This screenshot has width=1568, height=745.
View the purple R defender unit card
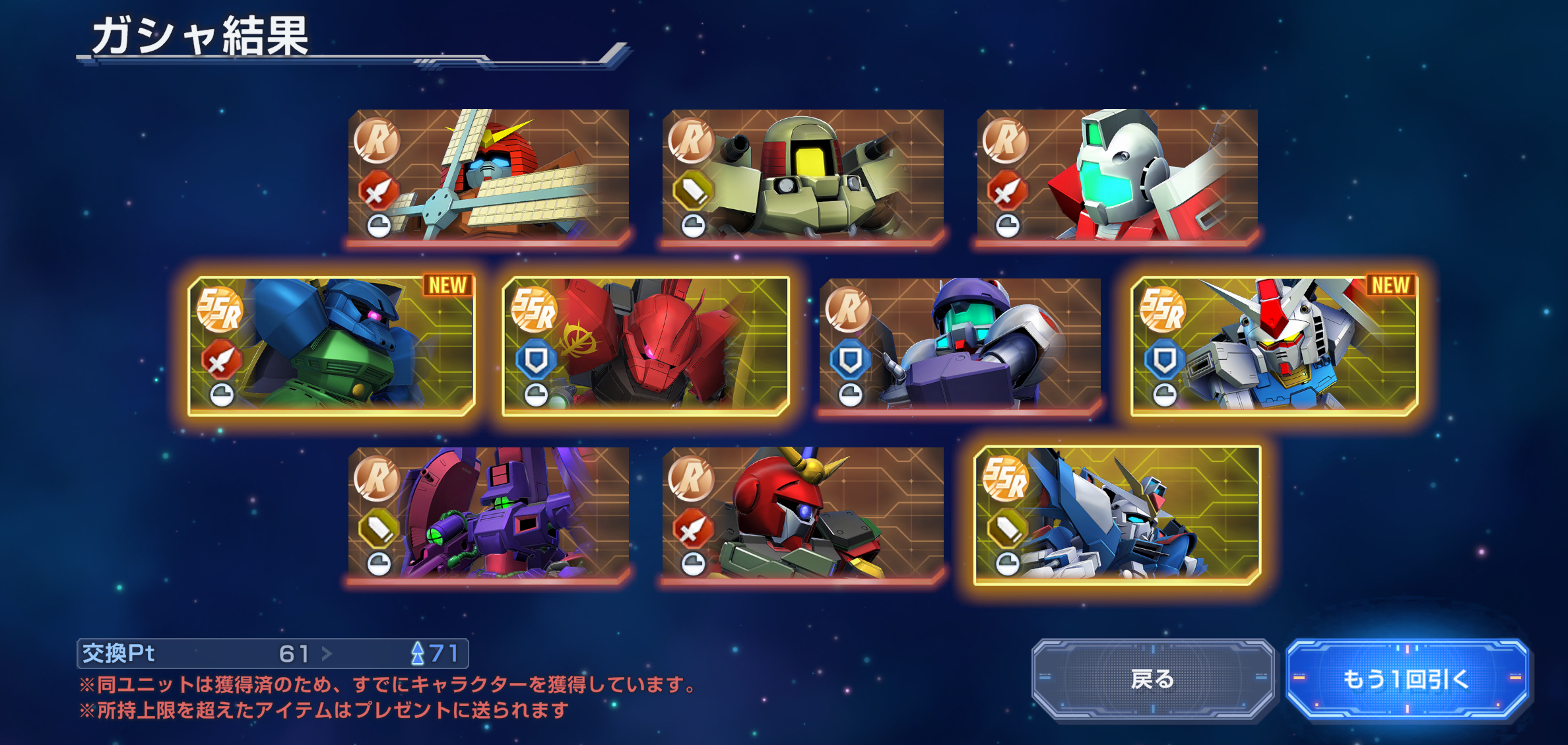960,345
